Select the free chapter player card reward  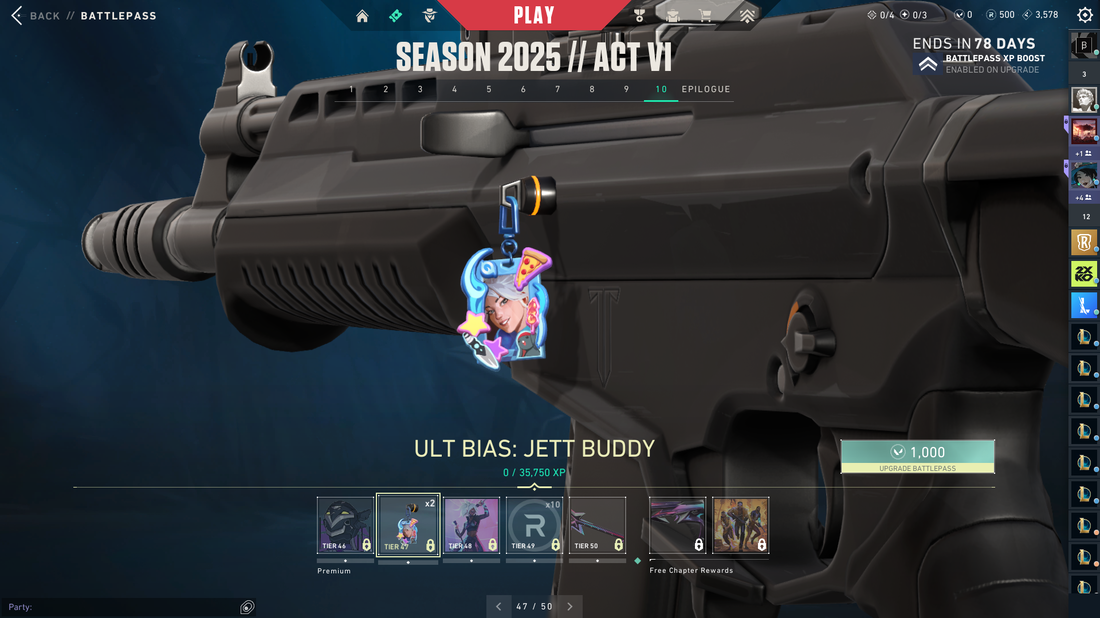[740, 525]
